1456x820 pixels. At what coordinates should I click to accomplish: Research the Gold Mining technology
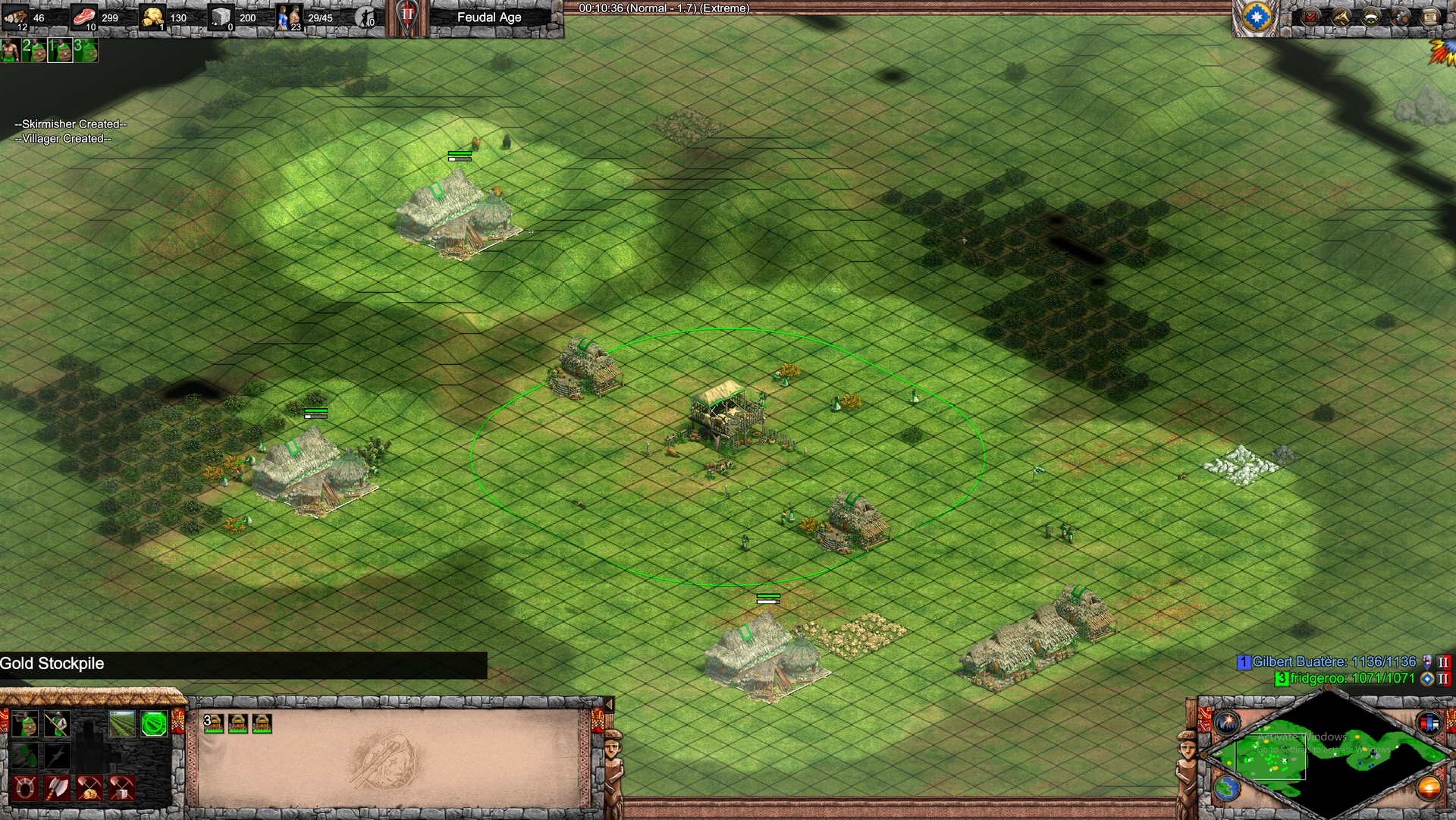pos(89,788)
